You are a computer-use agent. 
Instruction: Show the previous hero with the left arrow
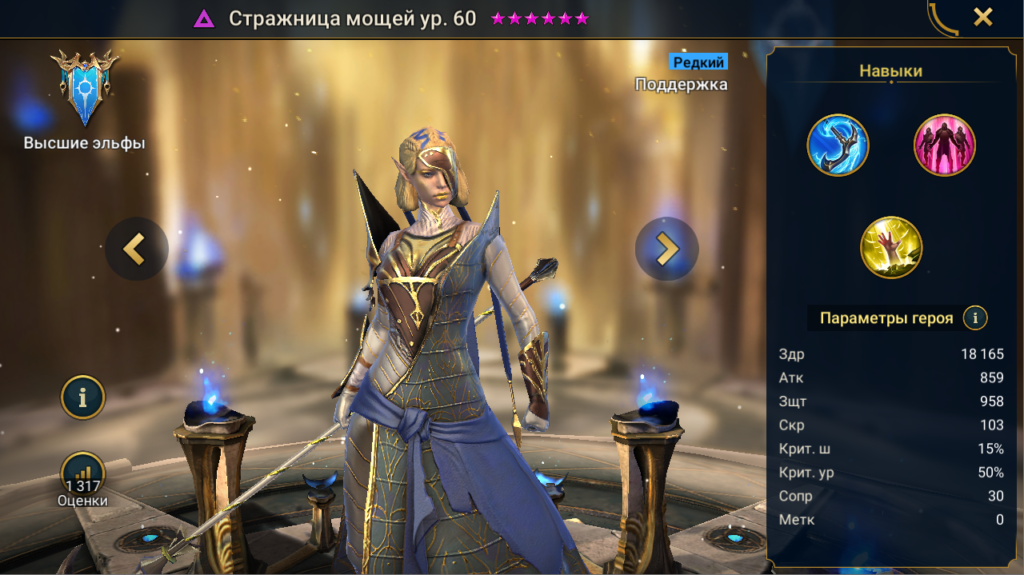pos(137,248)
